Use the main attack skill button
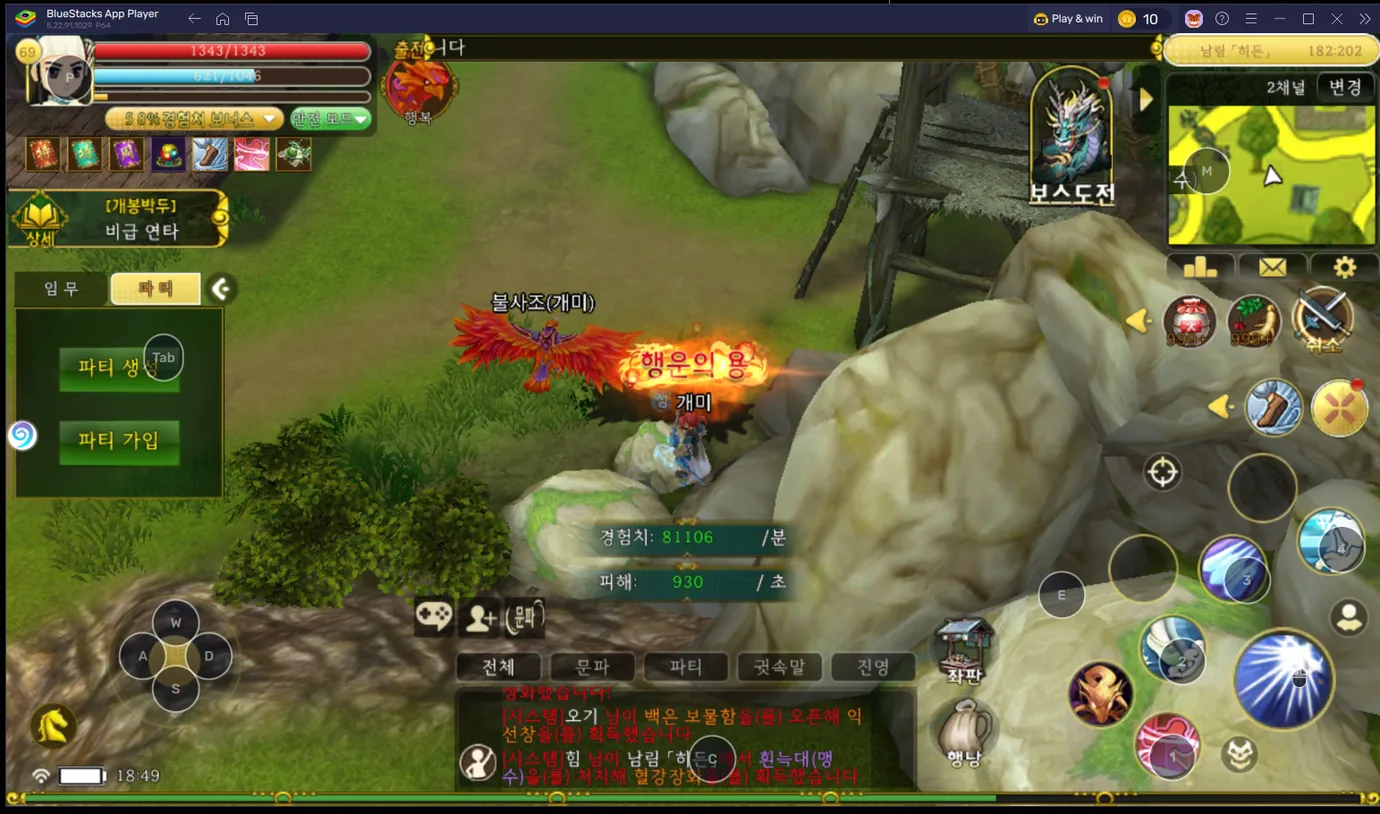Viewport: 1380px width, 814px height. 1284,678
